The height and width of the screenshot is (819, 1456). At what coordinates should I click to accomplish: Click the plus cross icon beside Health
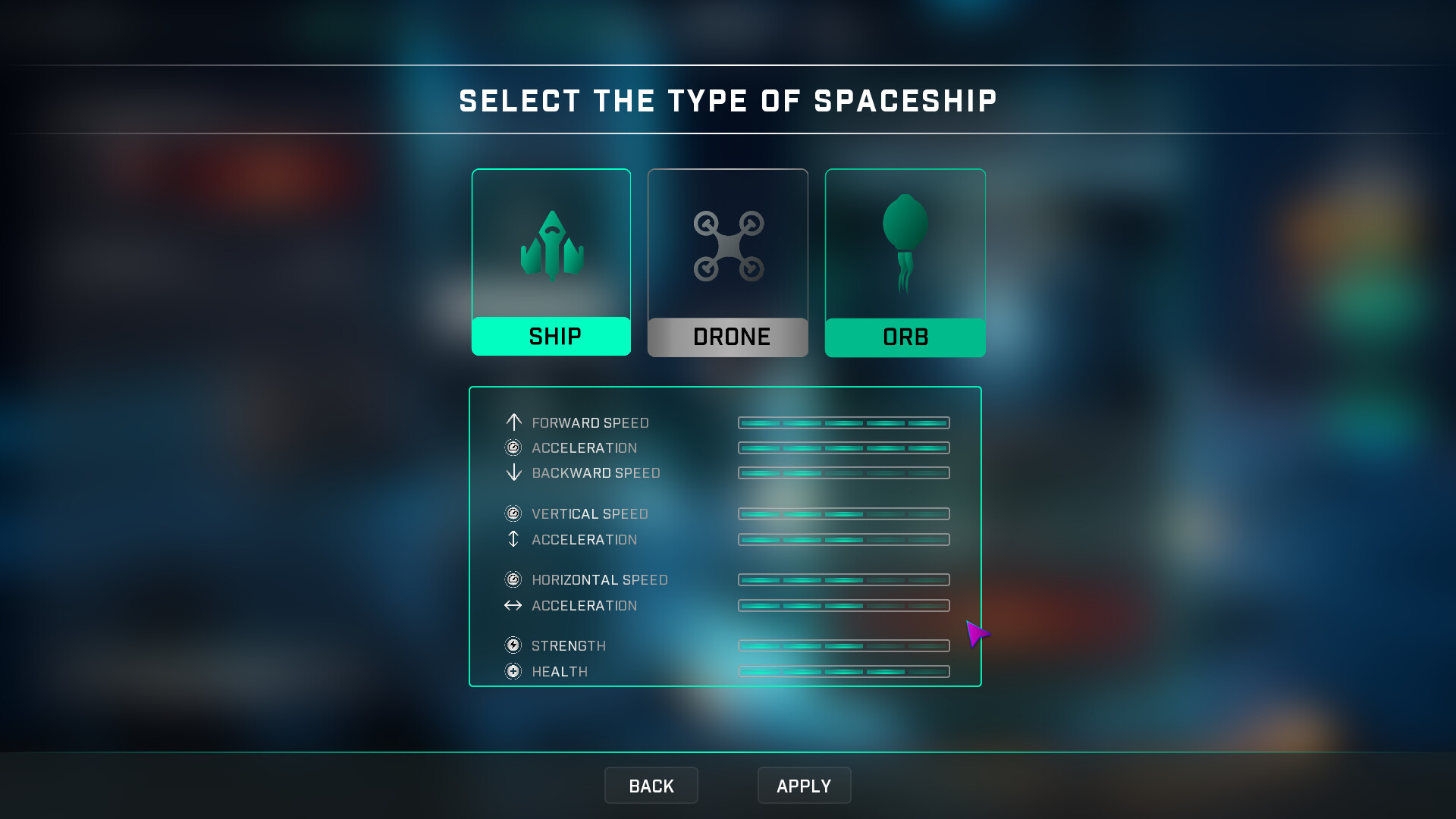(x=513, y=671)
